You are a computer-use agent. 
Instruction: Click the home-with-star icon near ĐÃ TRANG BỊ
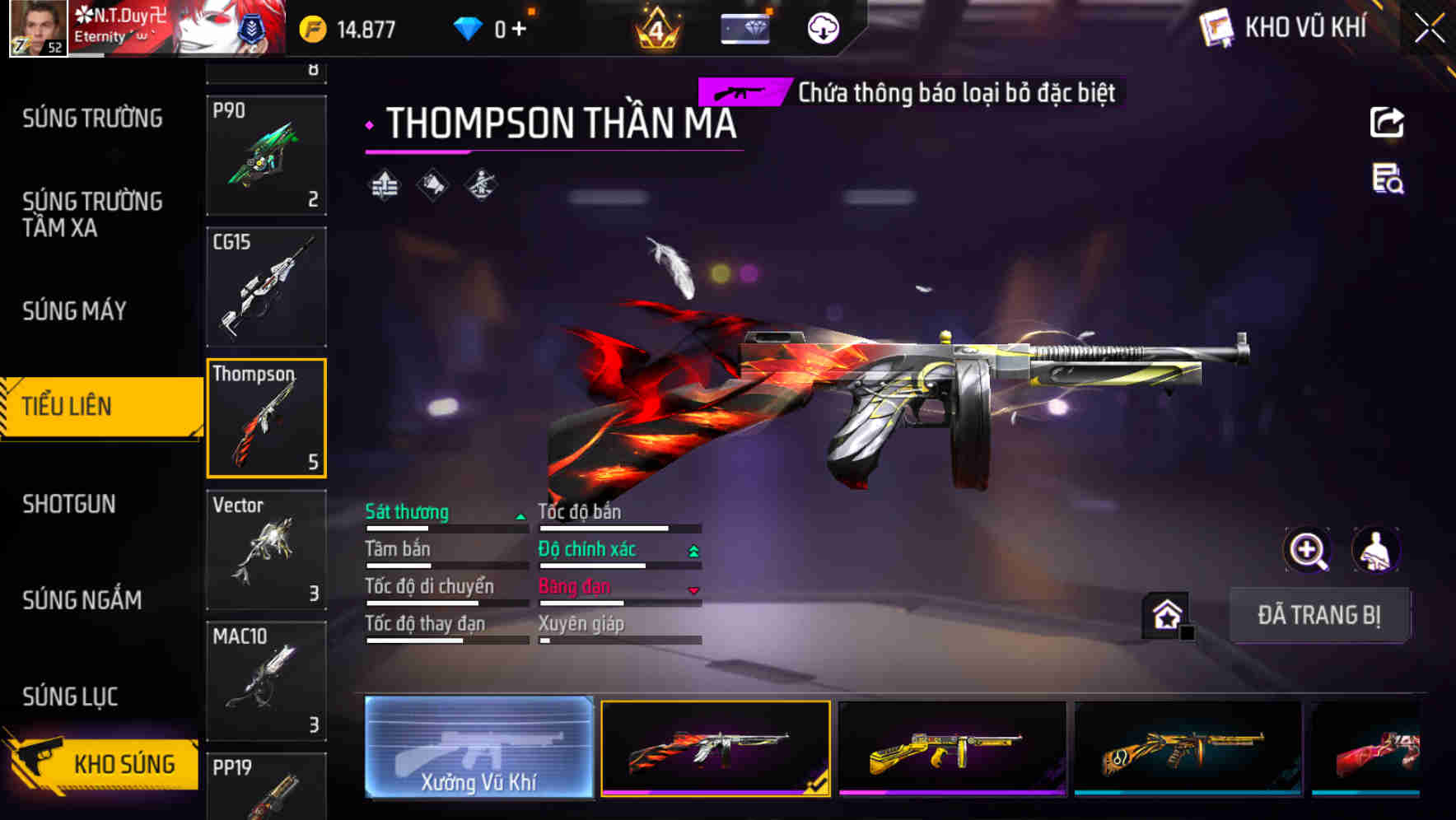tap(1164, 613)
